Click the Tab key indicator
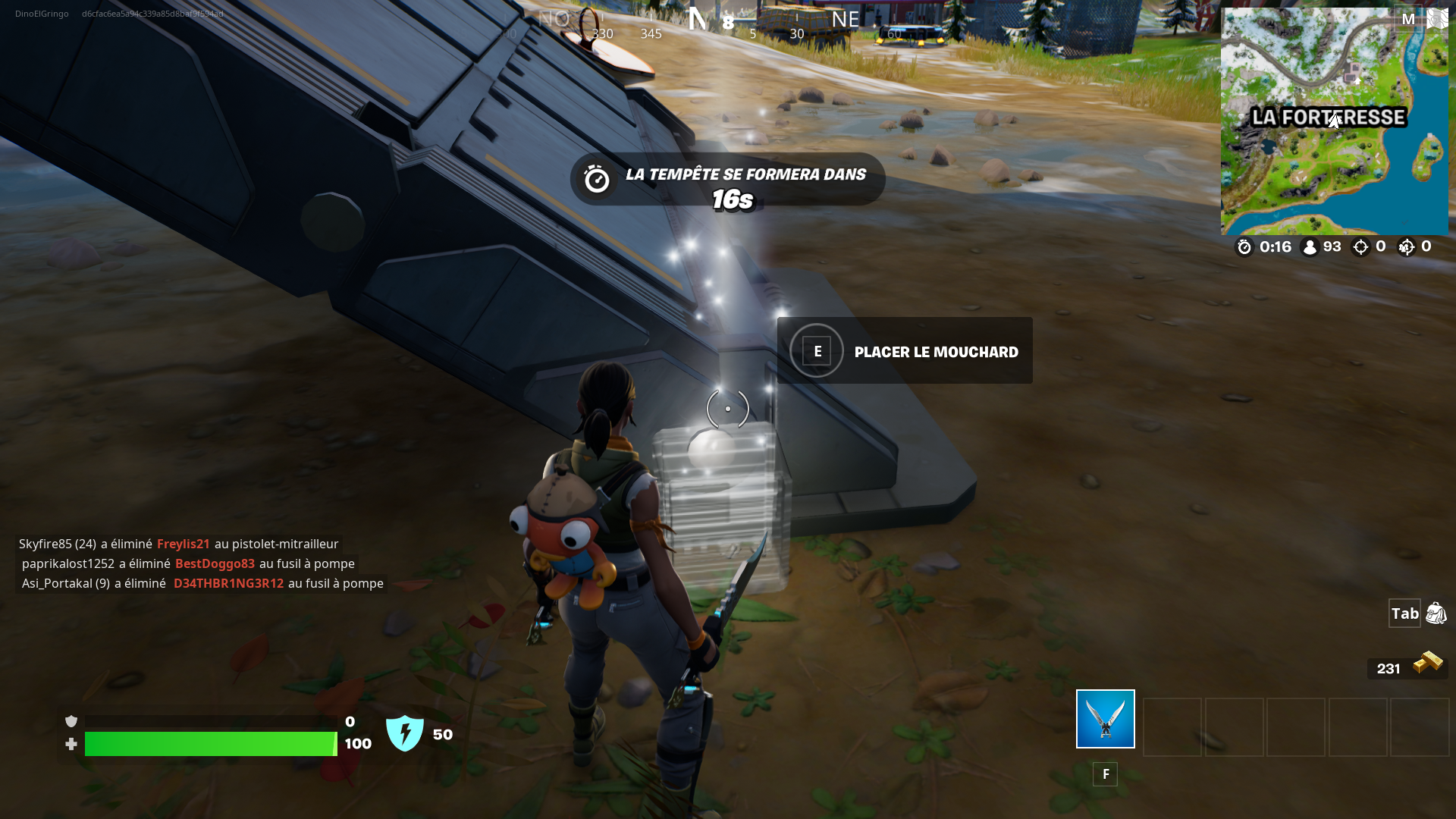Screen dimensions: 1456x819 (1404, 613)
